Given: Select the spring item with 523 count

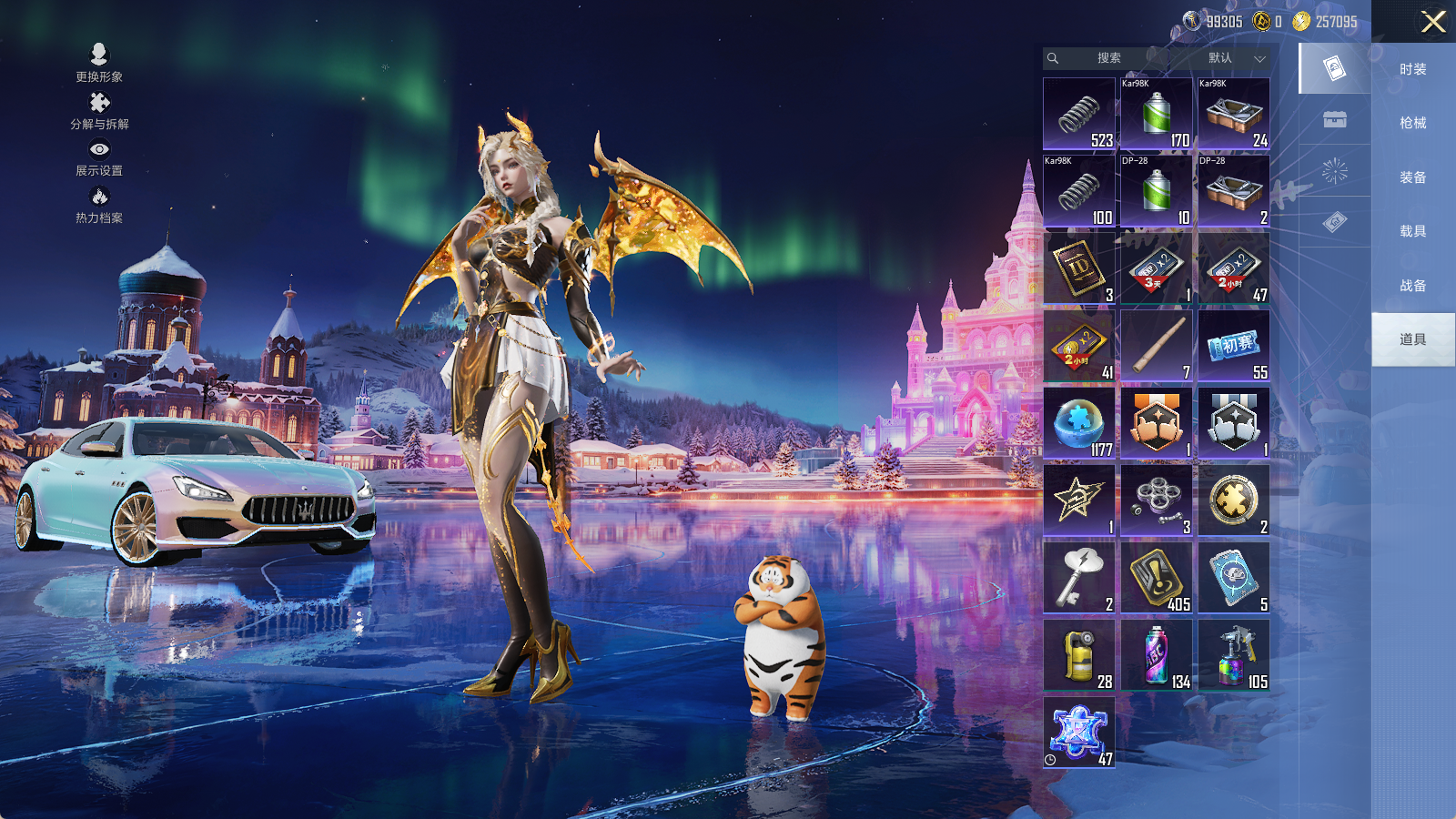Looking at the screenshot, I should click(x=1079, y=114).
